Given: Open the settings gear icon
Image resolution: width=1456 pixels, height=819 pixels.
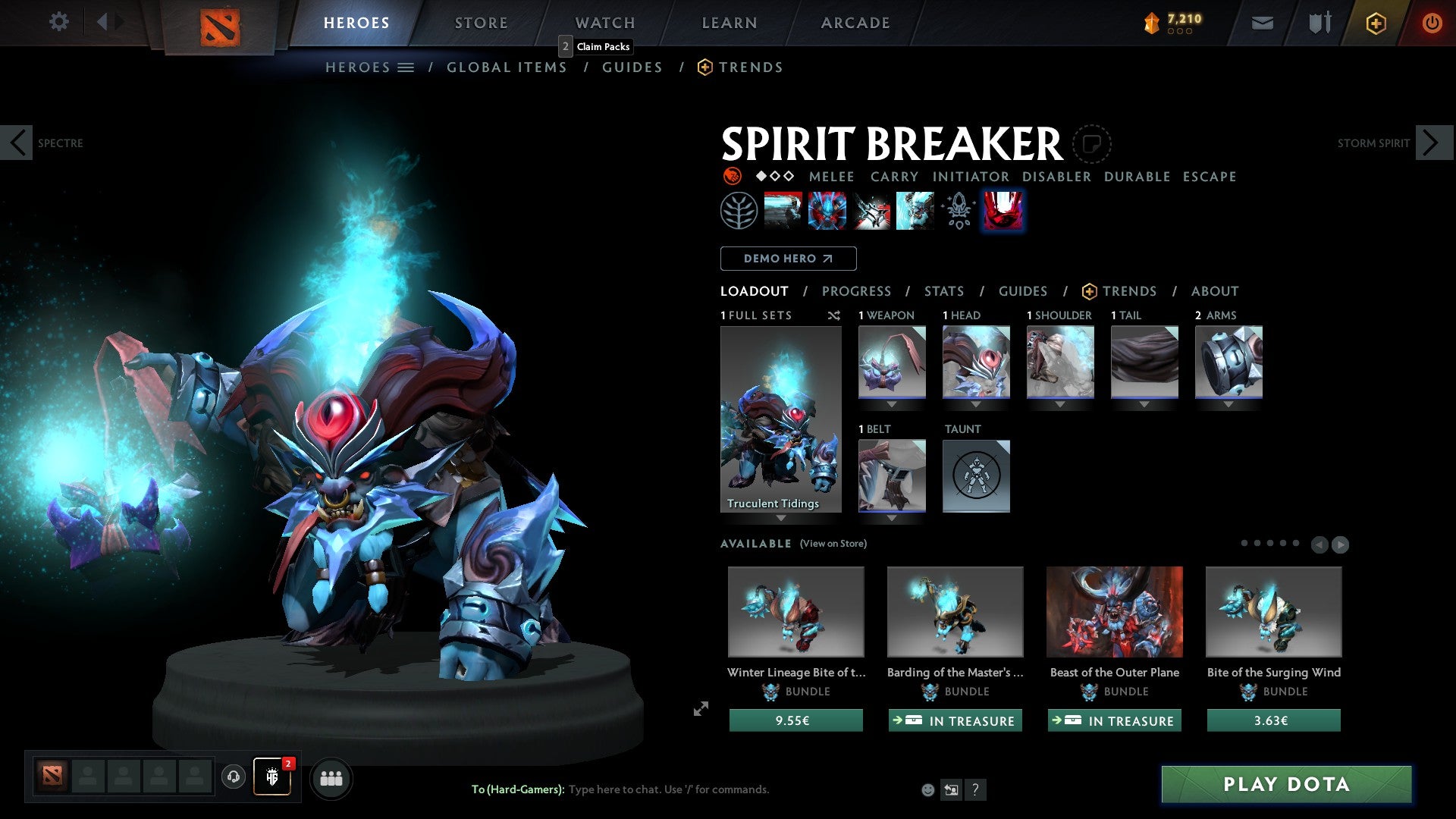Looking at the screenshot, I should click(58, 21).
